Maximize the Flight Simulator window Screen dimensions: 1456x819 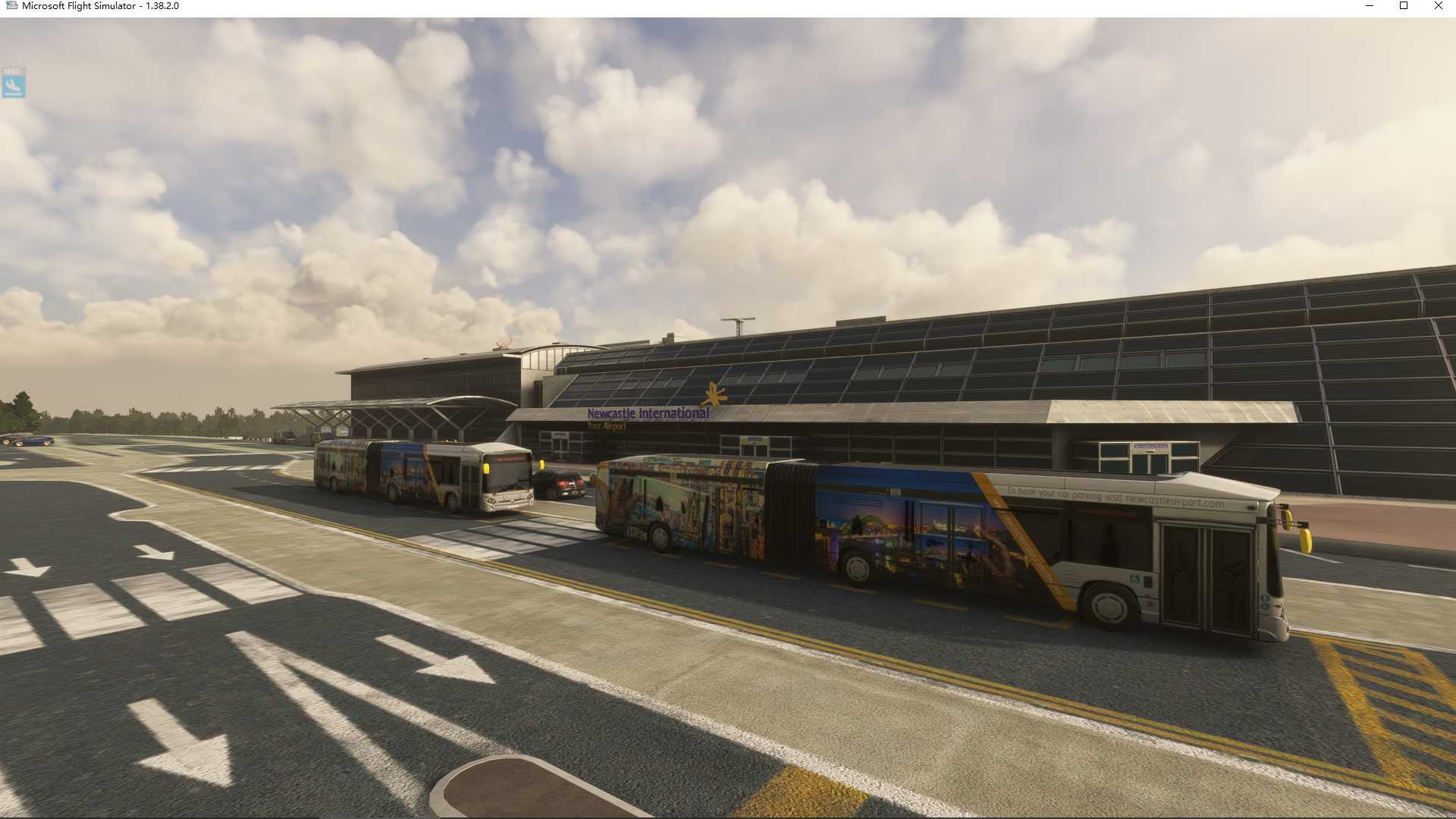tap(1404, 6)
